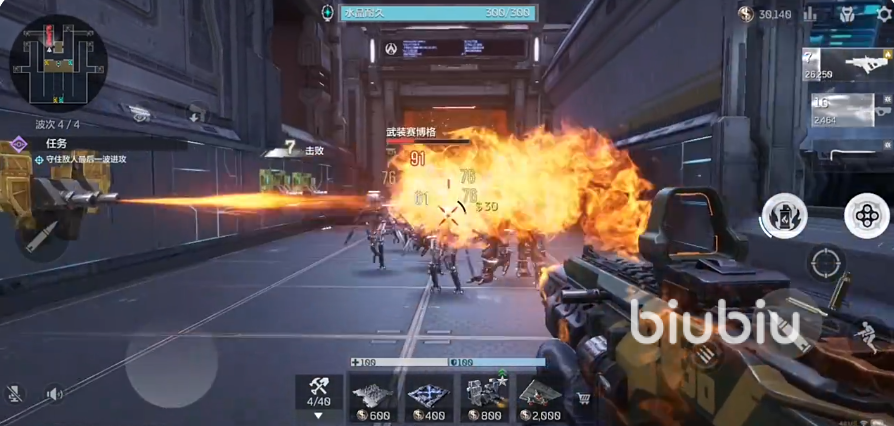
Task: Show the scoreboard bar-chart icon
Action: coord(810,14)
